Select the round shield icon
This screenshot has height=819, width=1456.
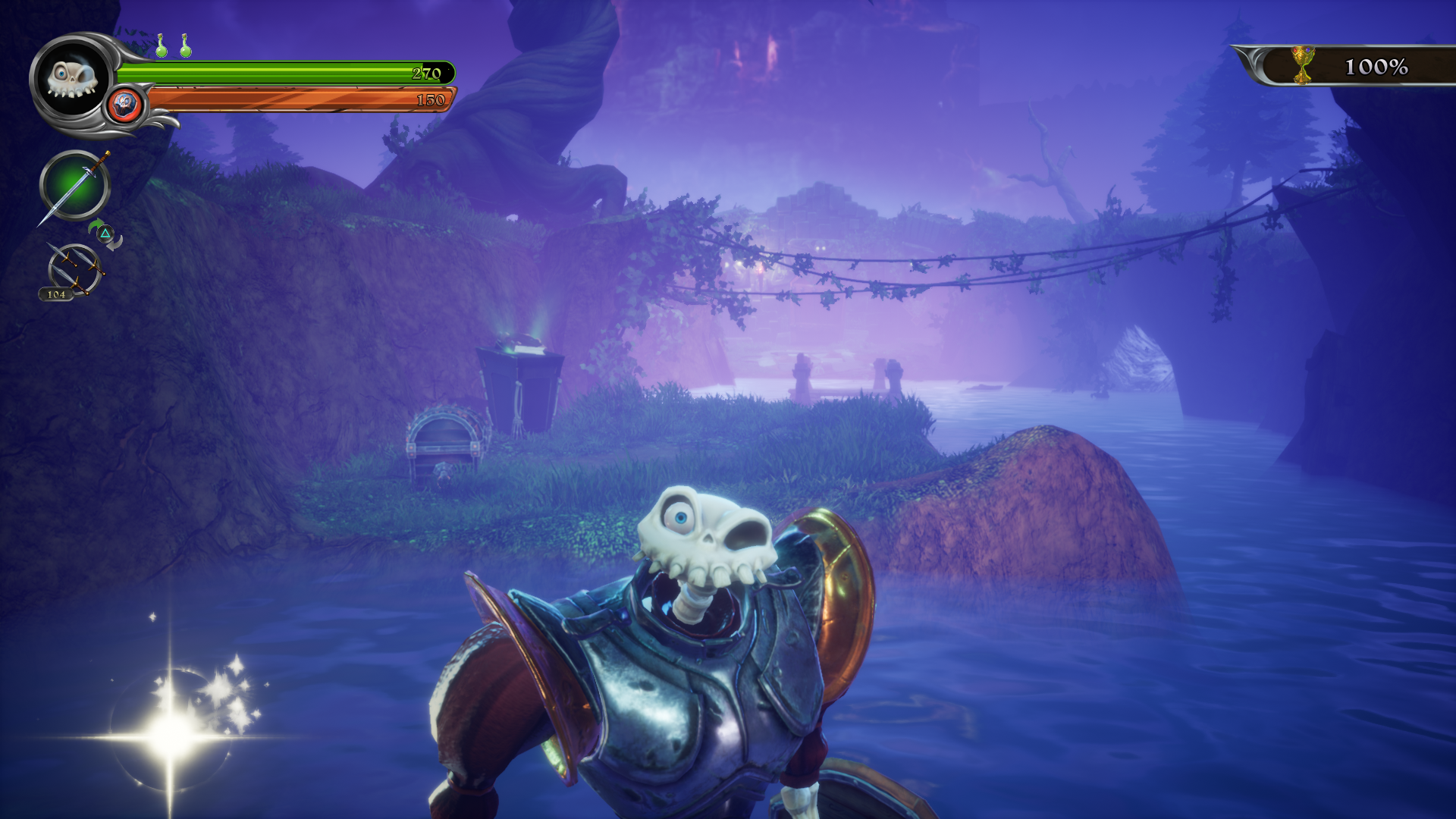[x=125, y=104]
